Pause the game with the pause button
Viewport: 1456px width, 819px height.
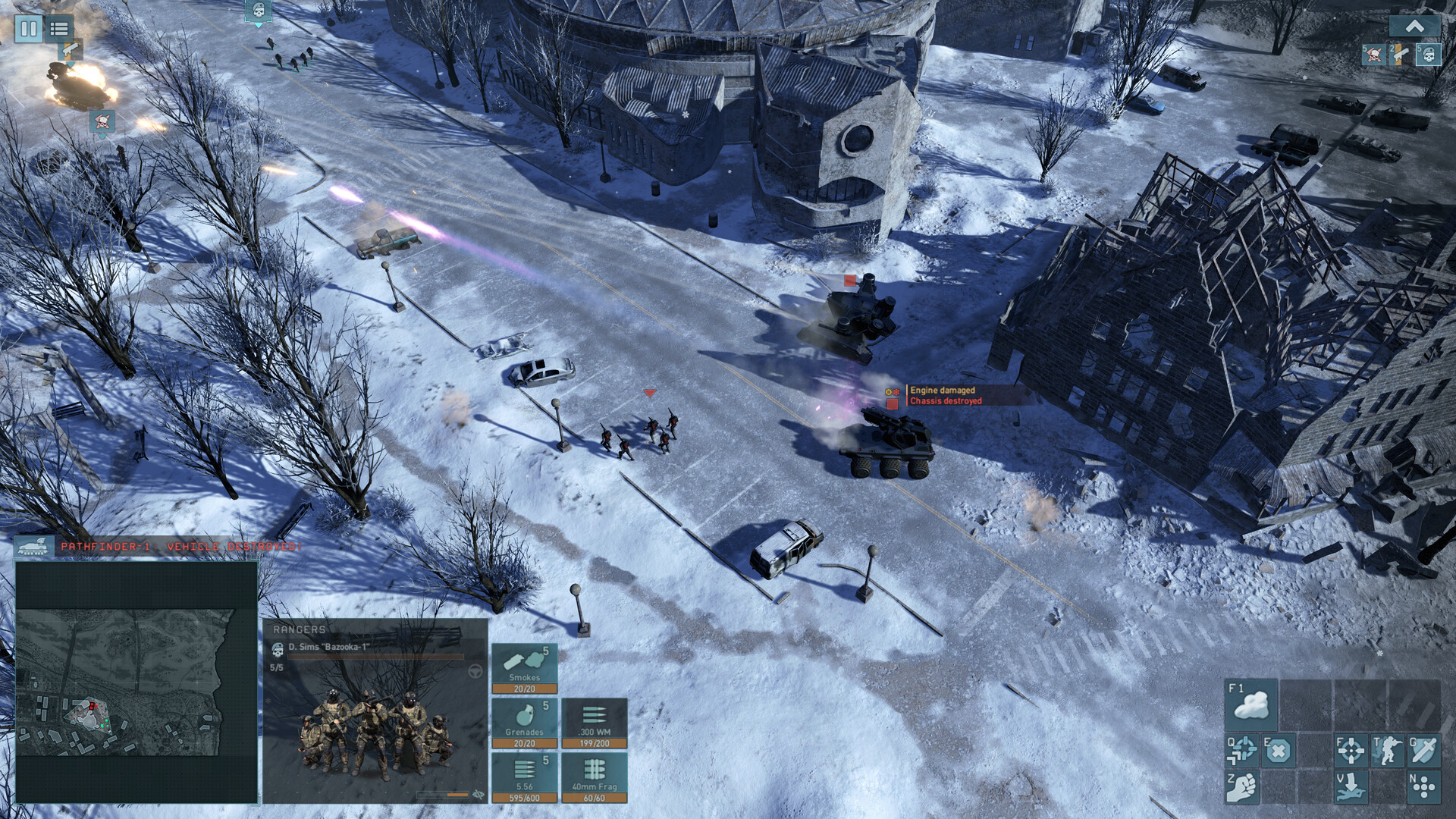pos(28,30)
